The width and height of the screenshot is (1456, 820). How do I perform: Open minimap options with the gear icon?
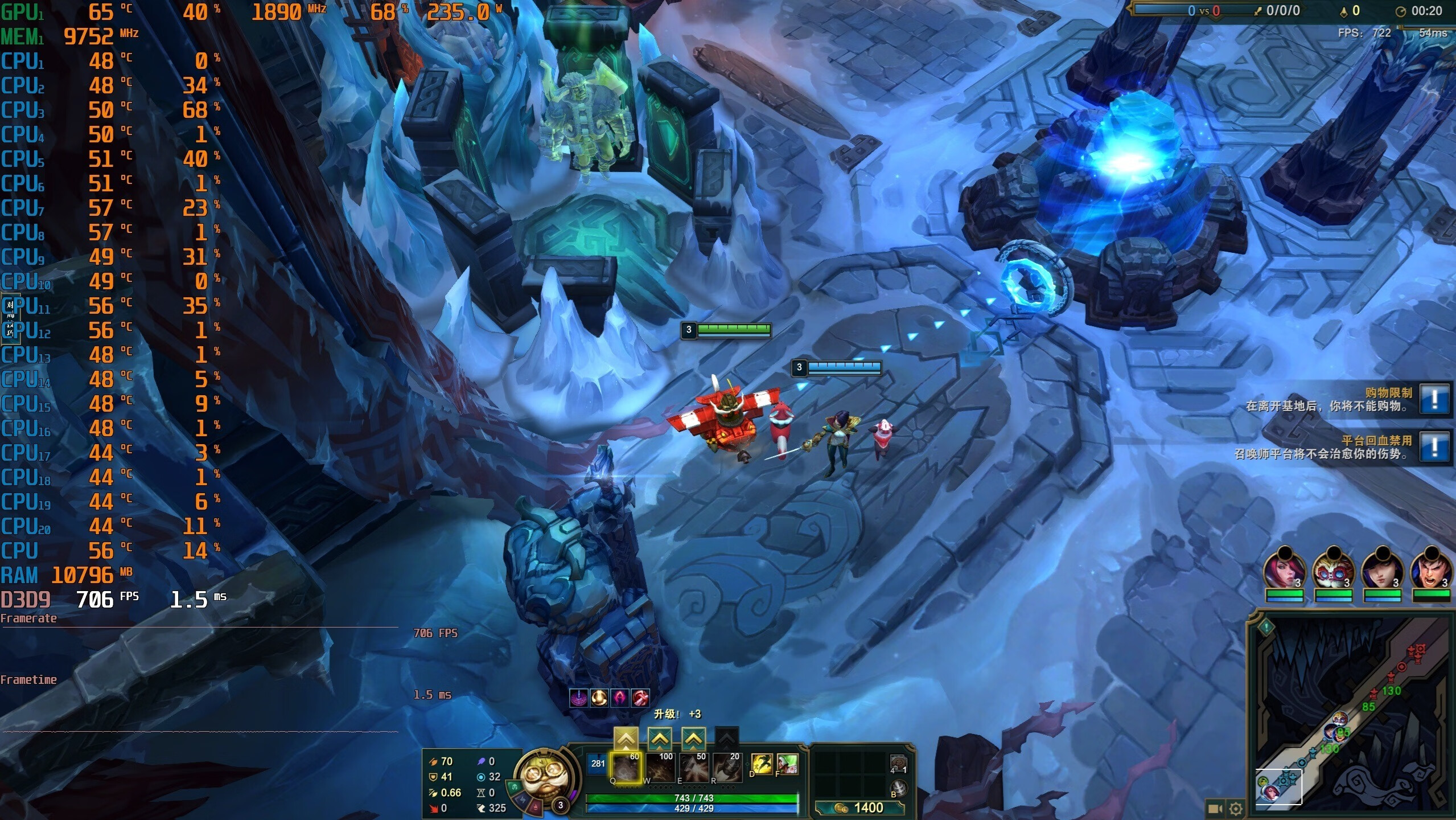click(x=1235, y=809)
